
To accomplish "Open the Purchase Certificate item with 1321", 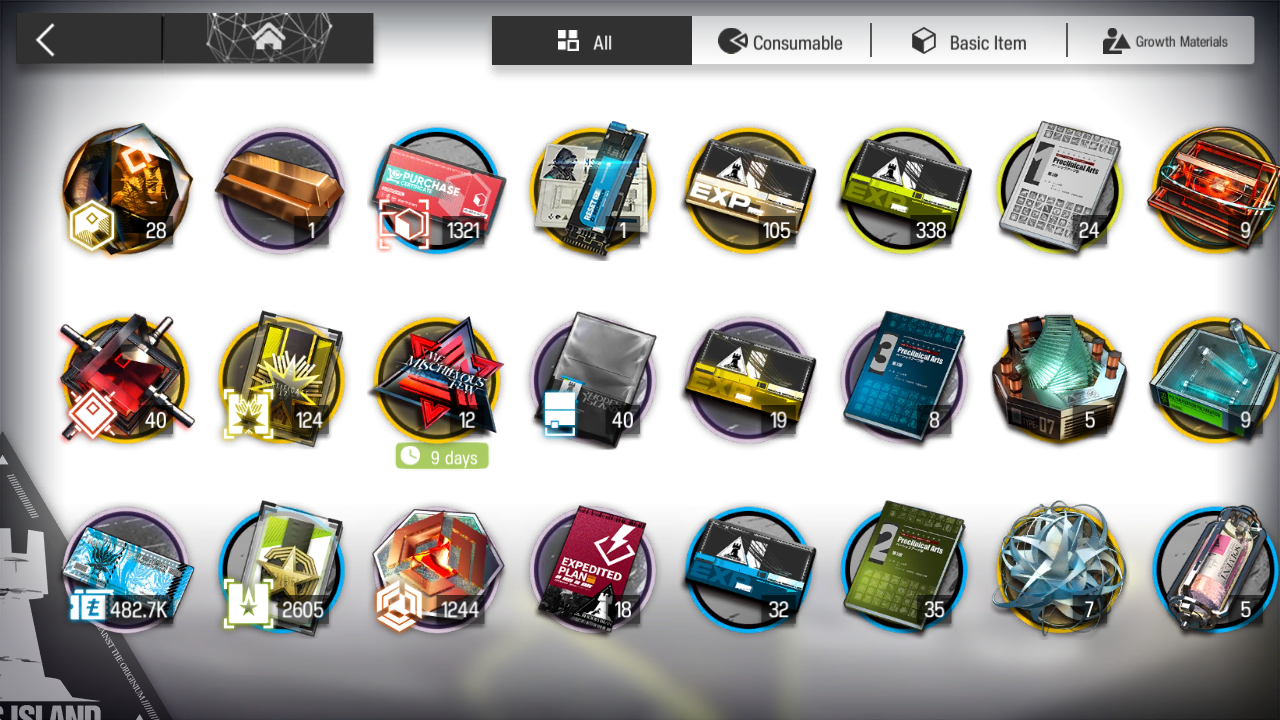I will click(436, 190).
